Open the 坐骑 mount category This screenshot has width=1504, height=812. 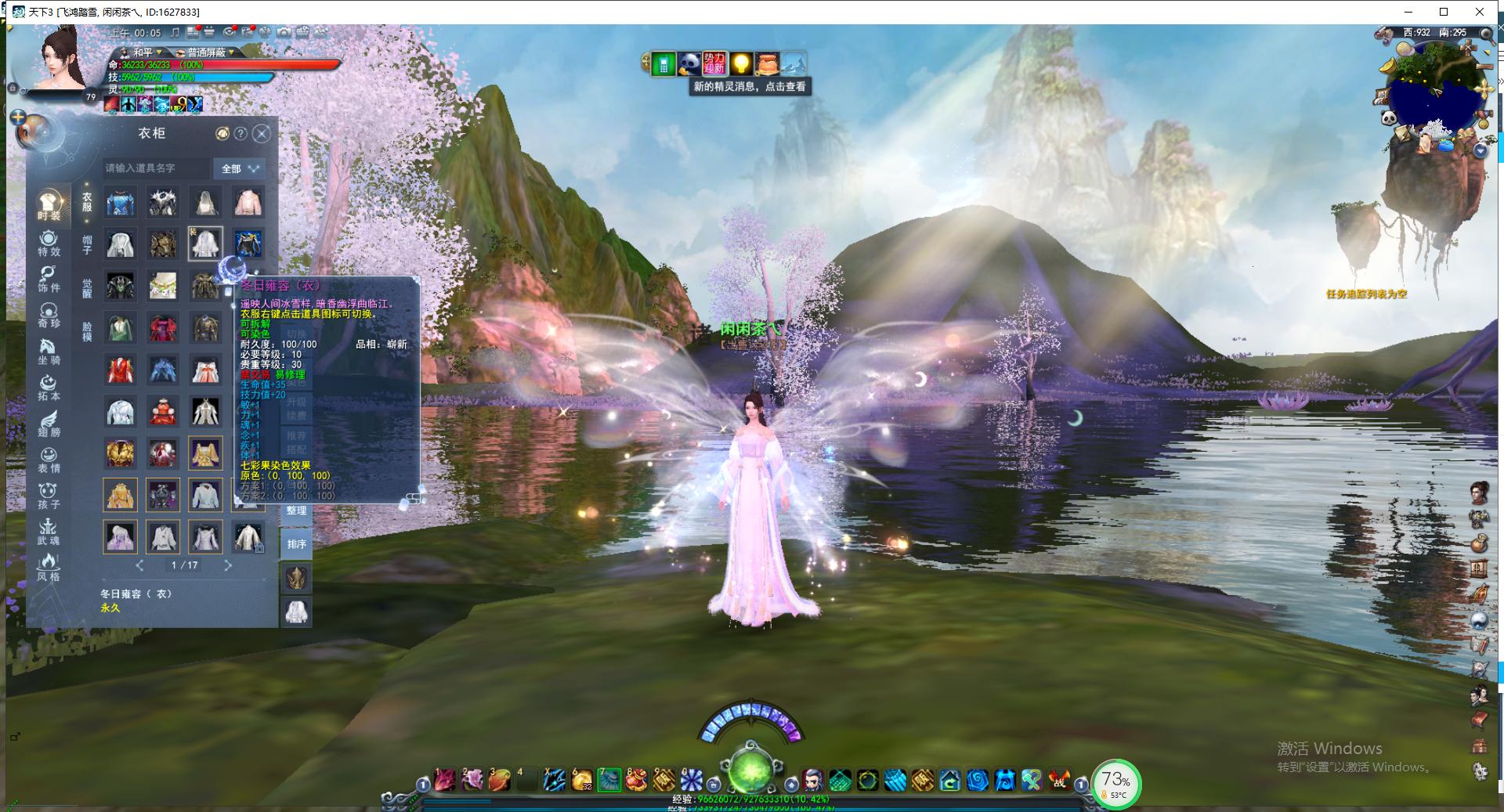(x=49, y=352)
